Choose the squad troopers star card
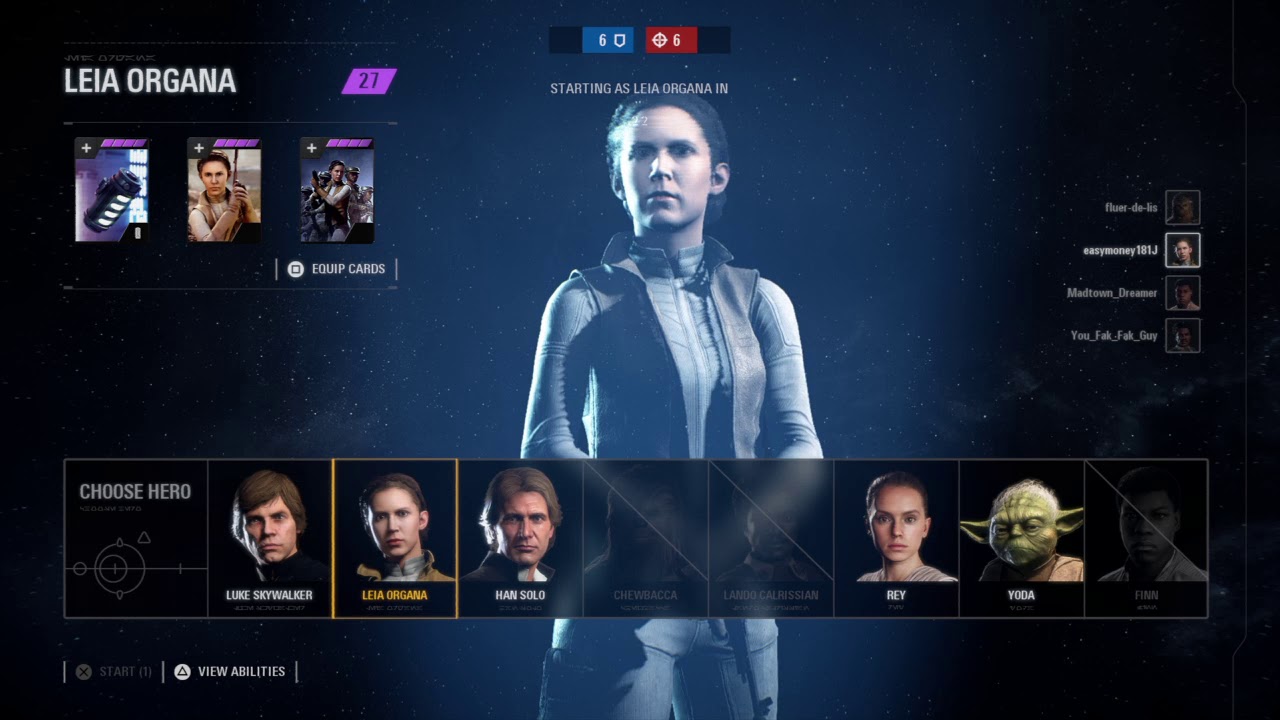Screen dimensions: 1280x720 337,190
